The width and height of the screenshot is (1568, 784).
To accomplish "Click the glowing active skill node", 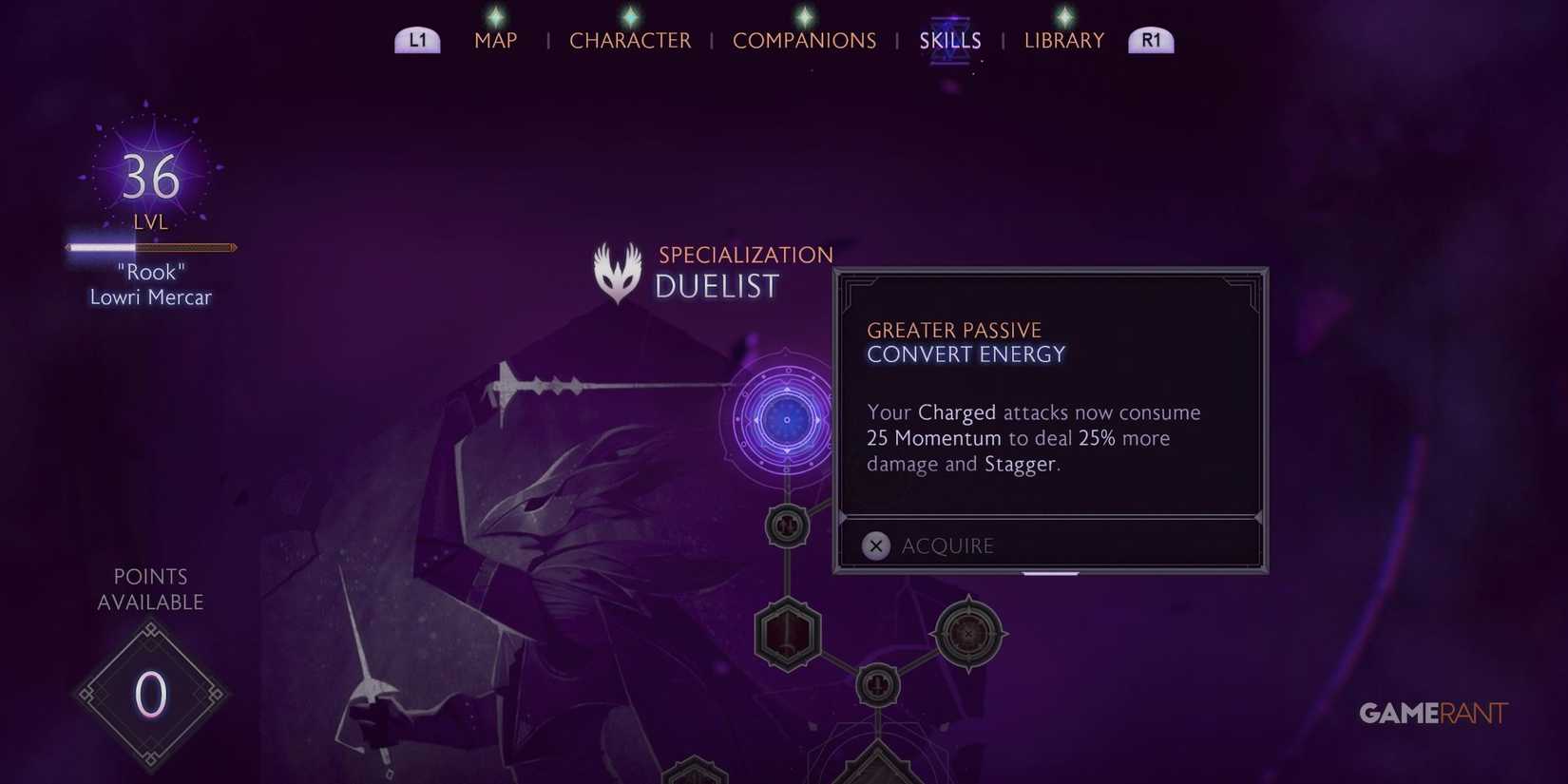I will pos(786,418).
